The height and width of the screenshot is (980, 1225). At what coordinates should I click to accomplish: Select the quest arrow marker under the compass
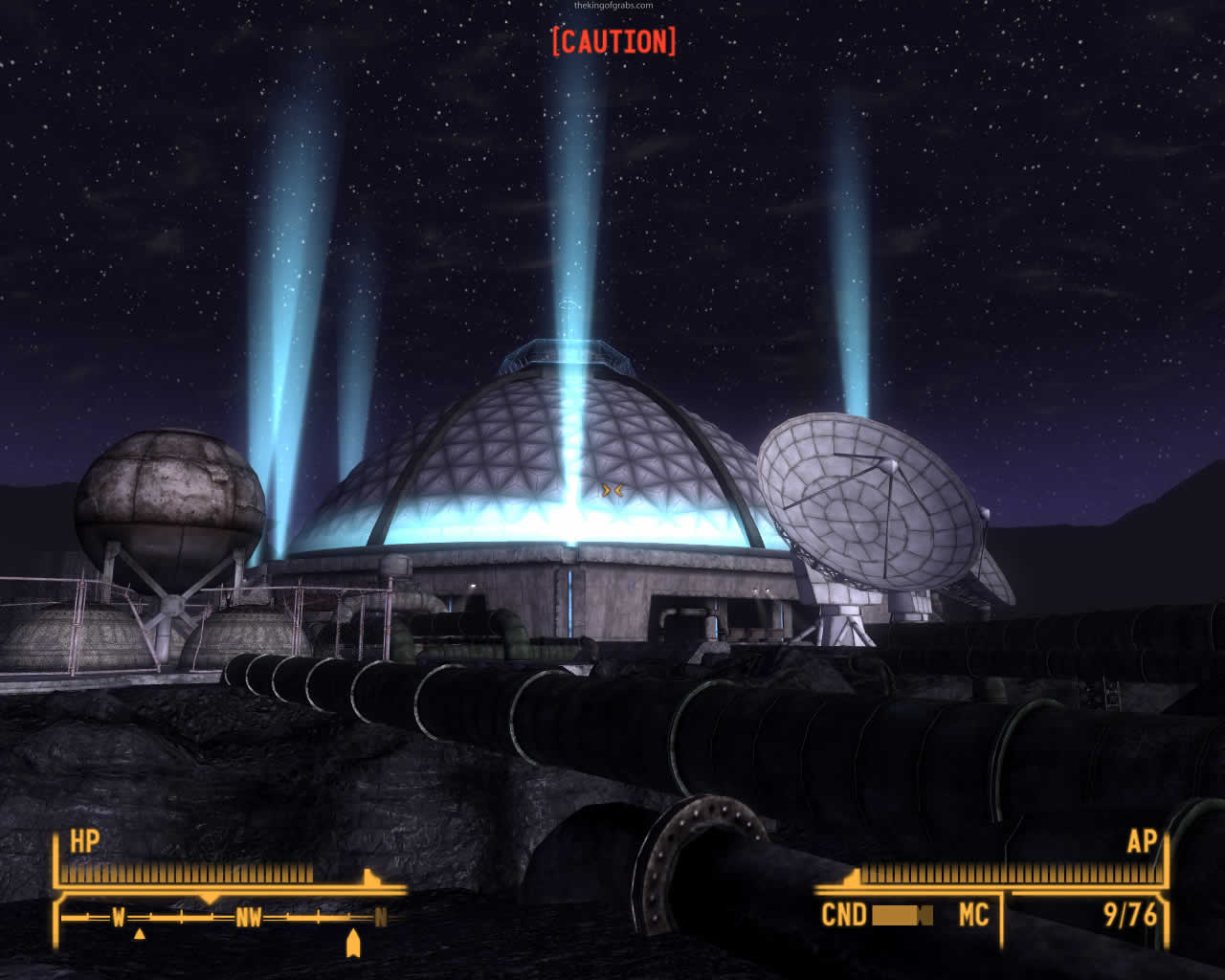point(352,944)
